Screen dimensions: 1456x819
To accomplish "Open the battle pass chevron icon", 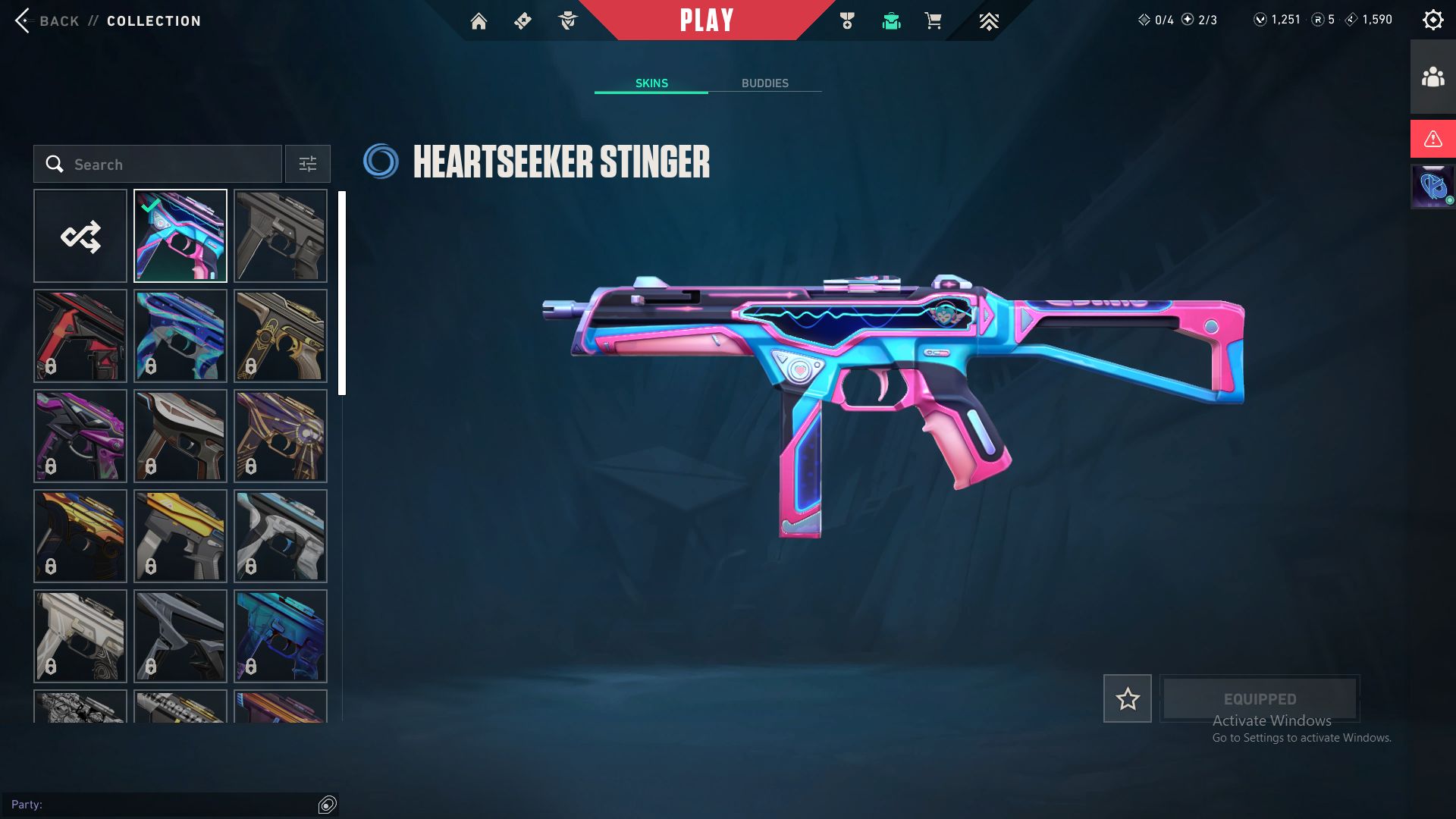I will click(988, 21).
